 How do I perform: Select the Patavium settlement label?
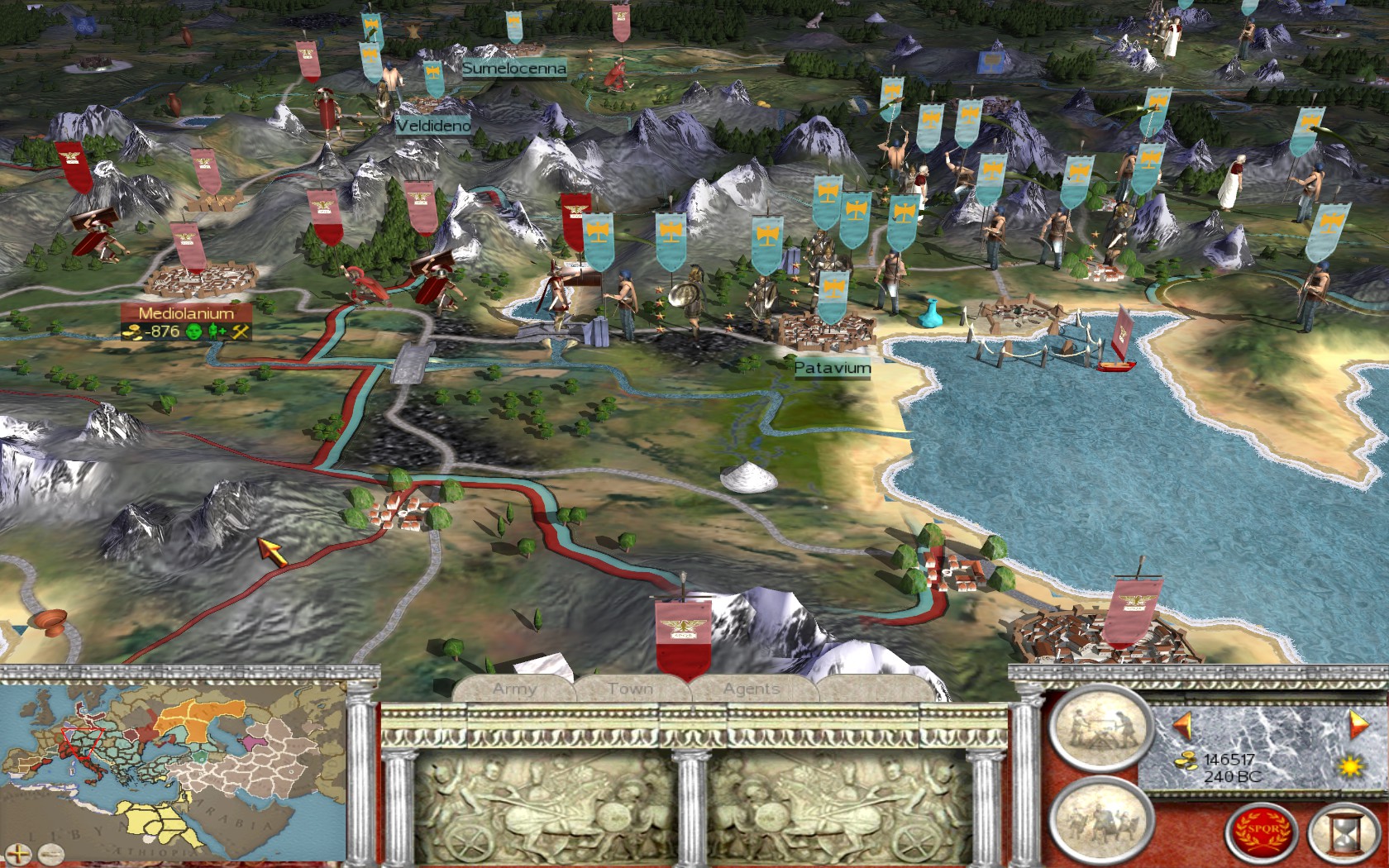point(833,368)
